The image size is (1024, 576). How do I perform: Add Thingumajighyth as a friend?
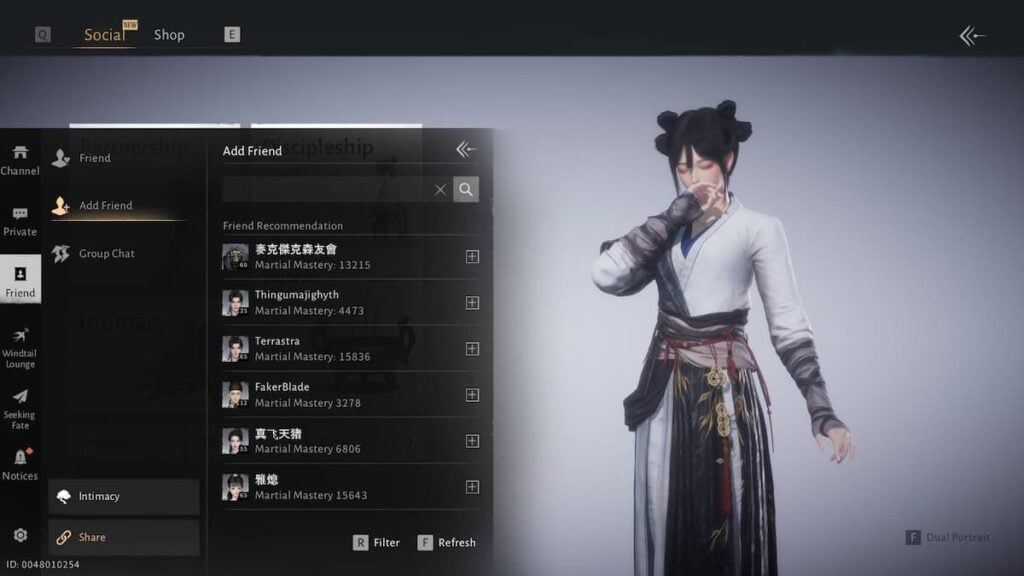coord(472,303)
